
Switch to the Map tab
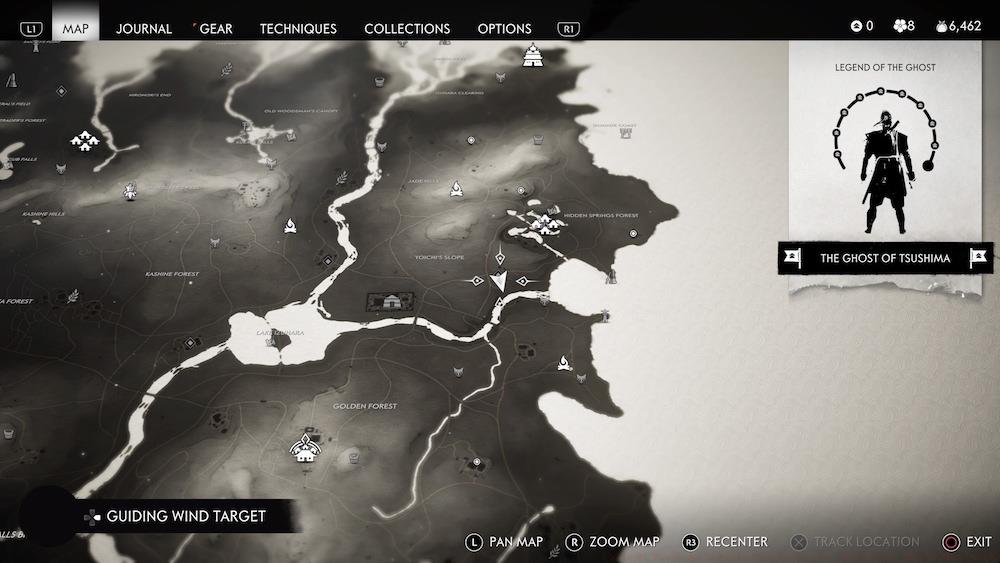click(x=76, y=28)
